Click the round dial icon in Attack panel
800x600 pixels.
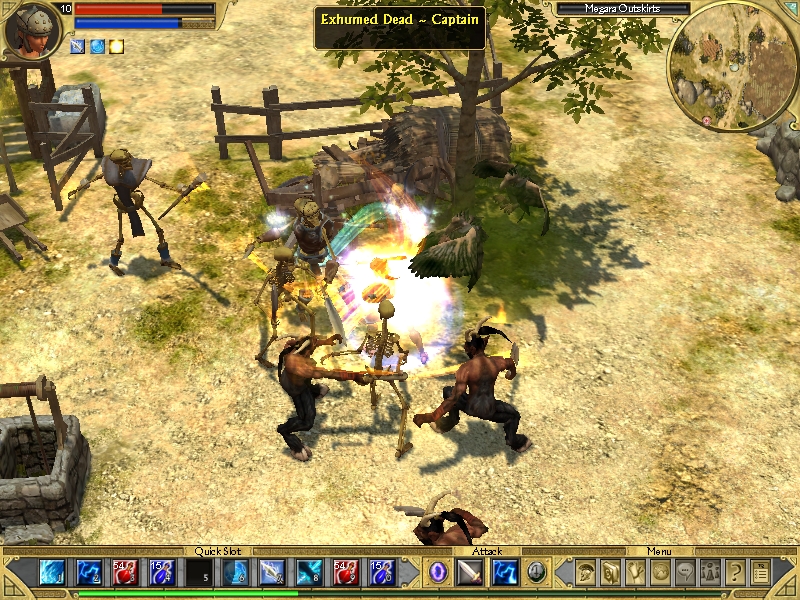tap(537, 572)
